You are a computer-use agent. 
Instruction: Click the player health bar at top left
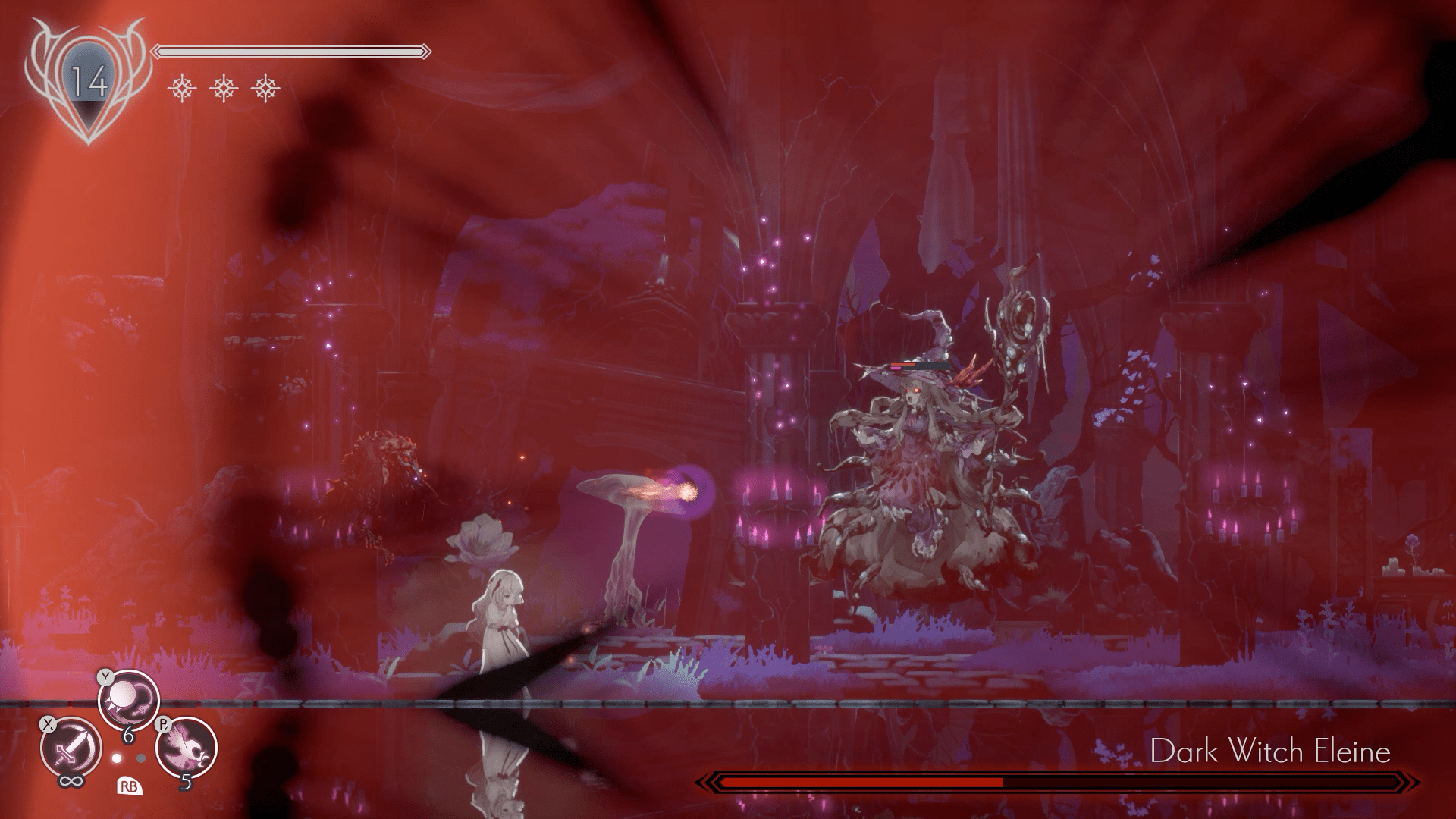point(292,52)
